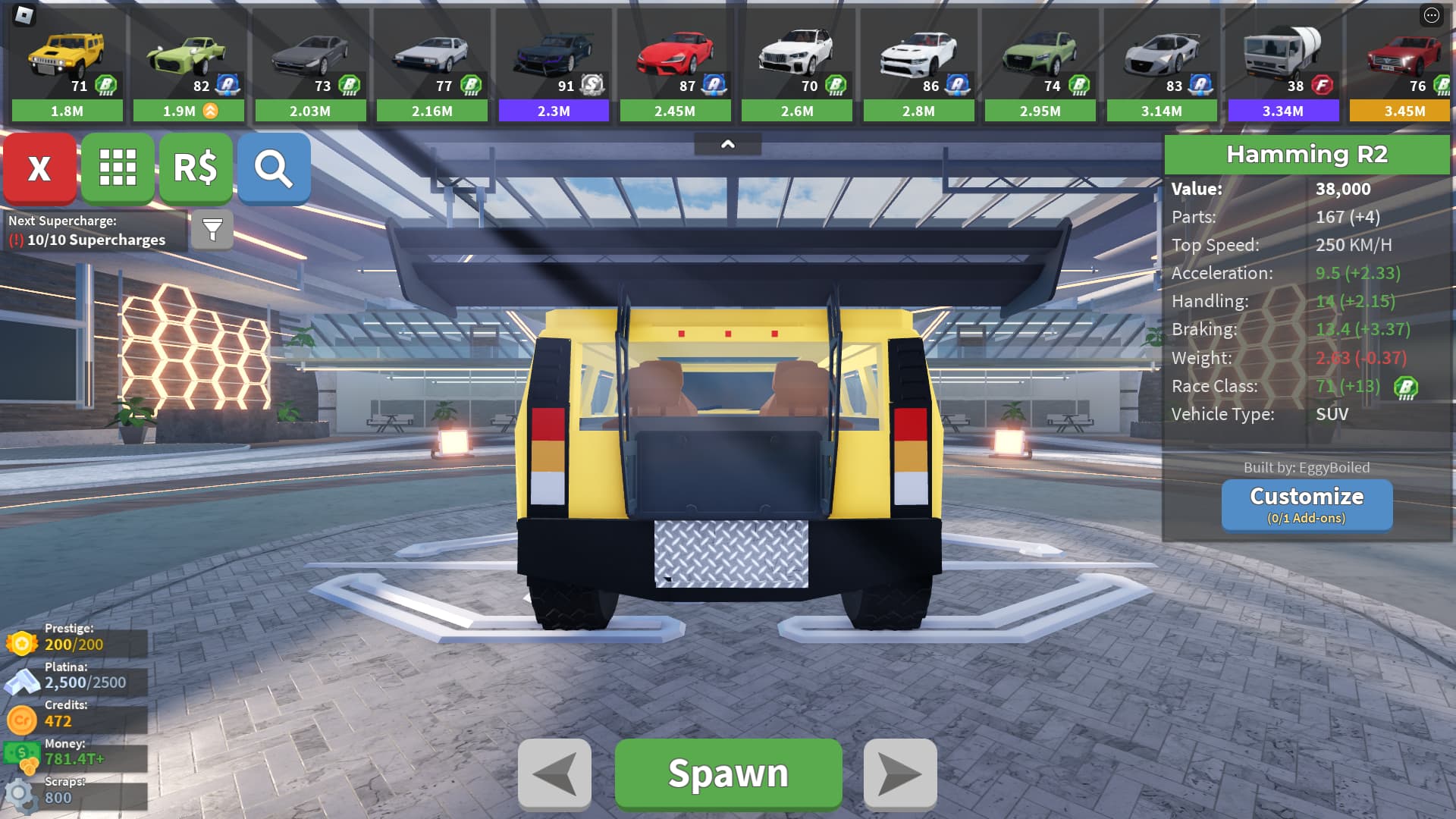The height and width of the screenshot is (819, 1456).
Task: Open the vehicle search
Action: 274,168
